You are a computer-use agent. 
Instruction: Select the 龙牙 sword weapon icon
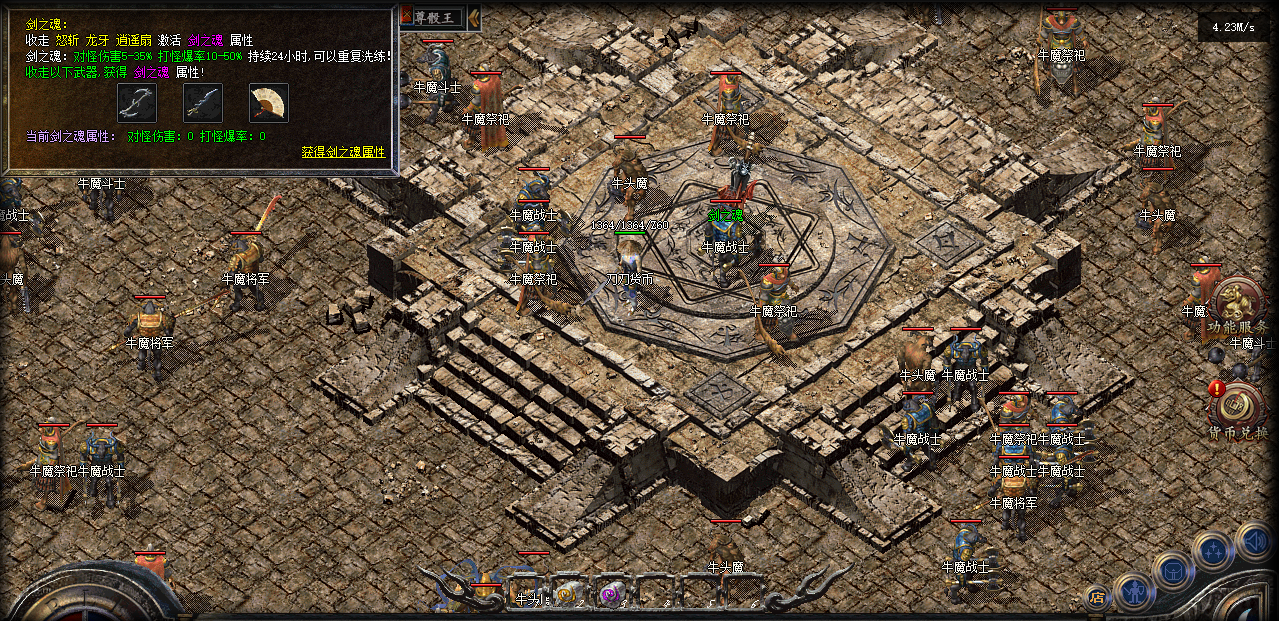click(203, 102)
